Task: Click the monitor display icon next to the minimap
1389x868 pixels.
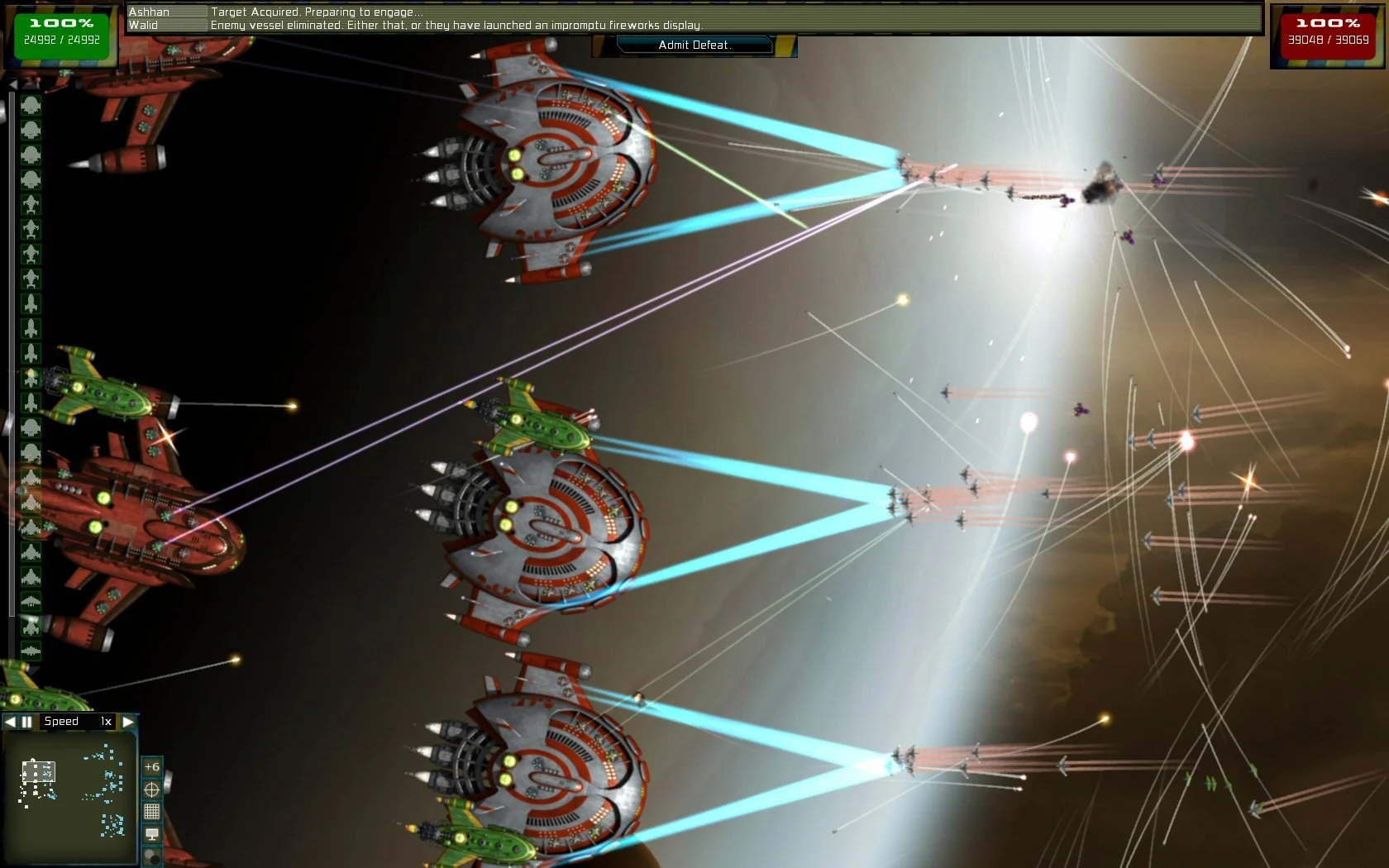Action: pyautogui.click(x=152, y=833)
